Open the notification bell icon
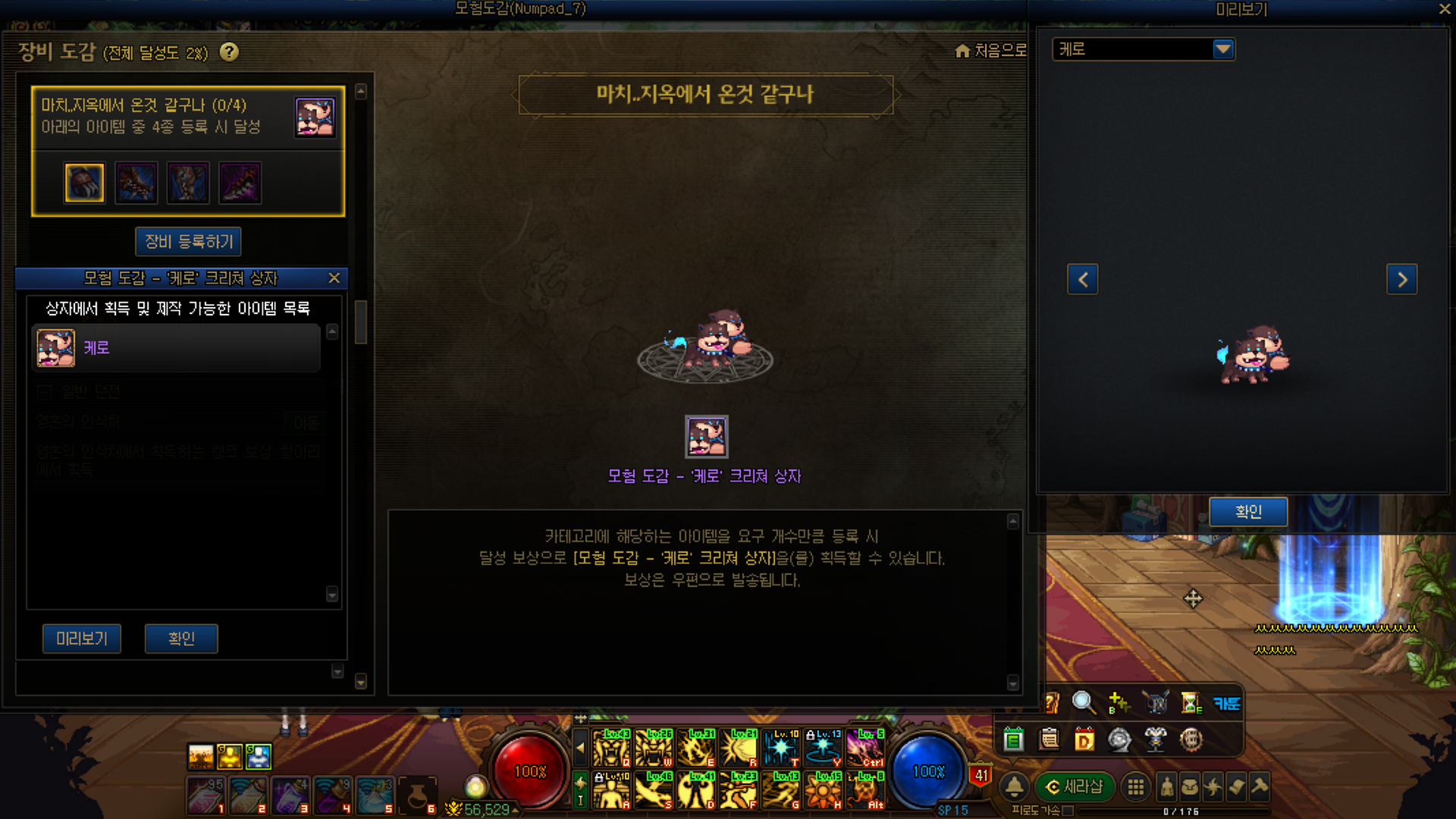Viewport: 1456px width, 819px height. point(1014,787)
